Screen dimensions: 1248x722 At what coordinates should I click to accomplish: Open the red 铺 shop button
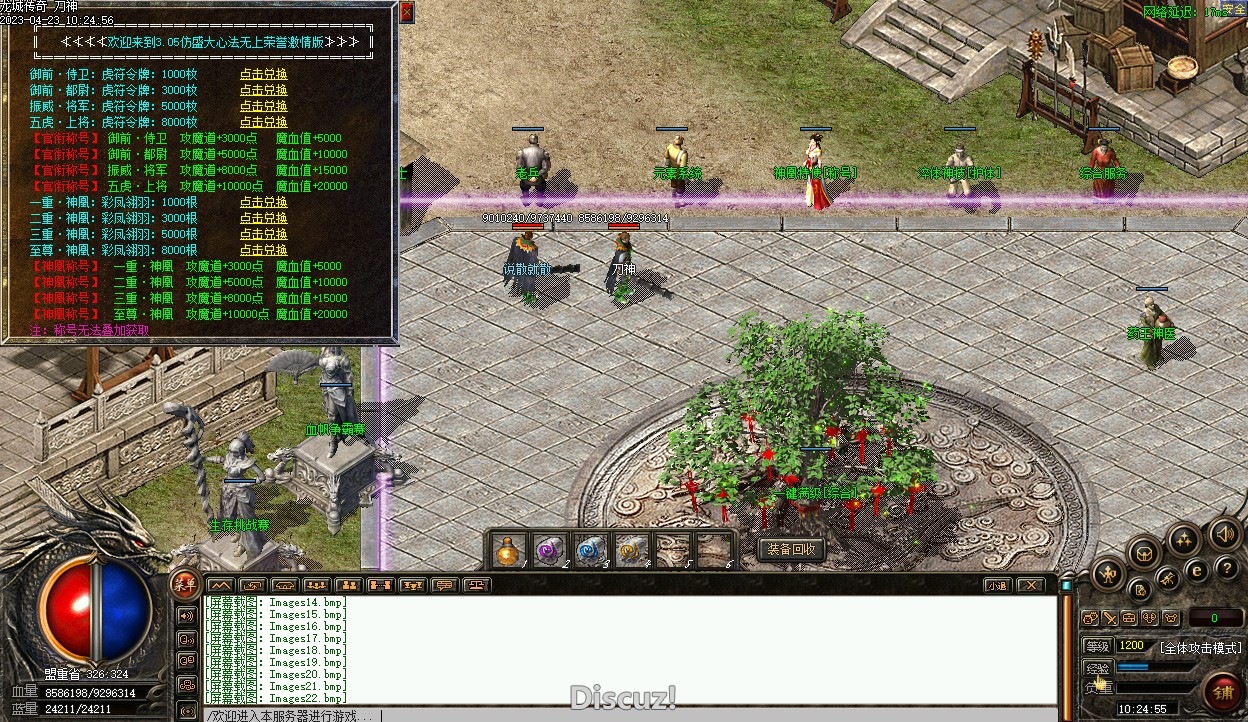pos(1222,690)
